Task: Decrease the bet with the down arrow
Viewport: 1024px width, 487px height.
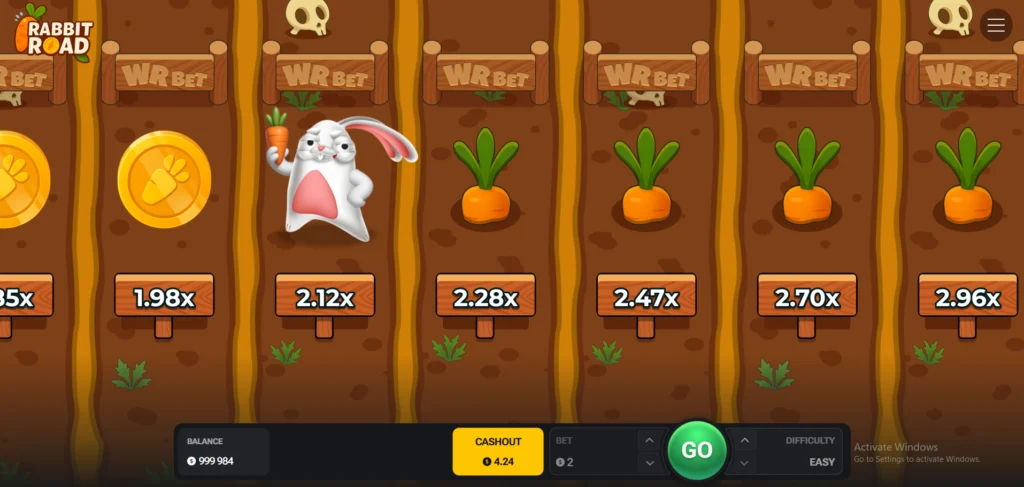Action: tap(649, 462)
